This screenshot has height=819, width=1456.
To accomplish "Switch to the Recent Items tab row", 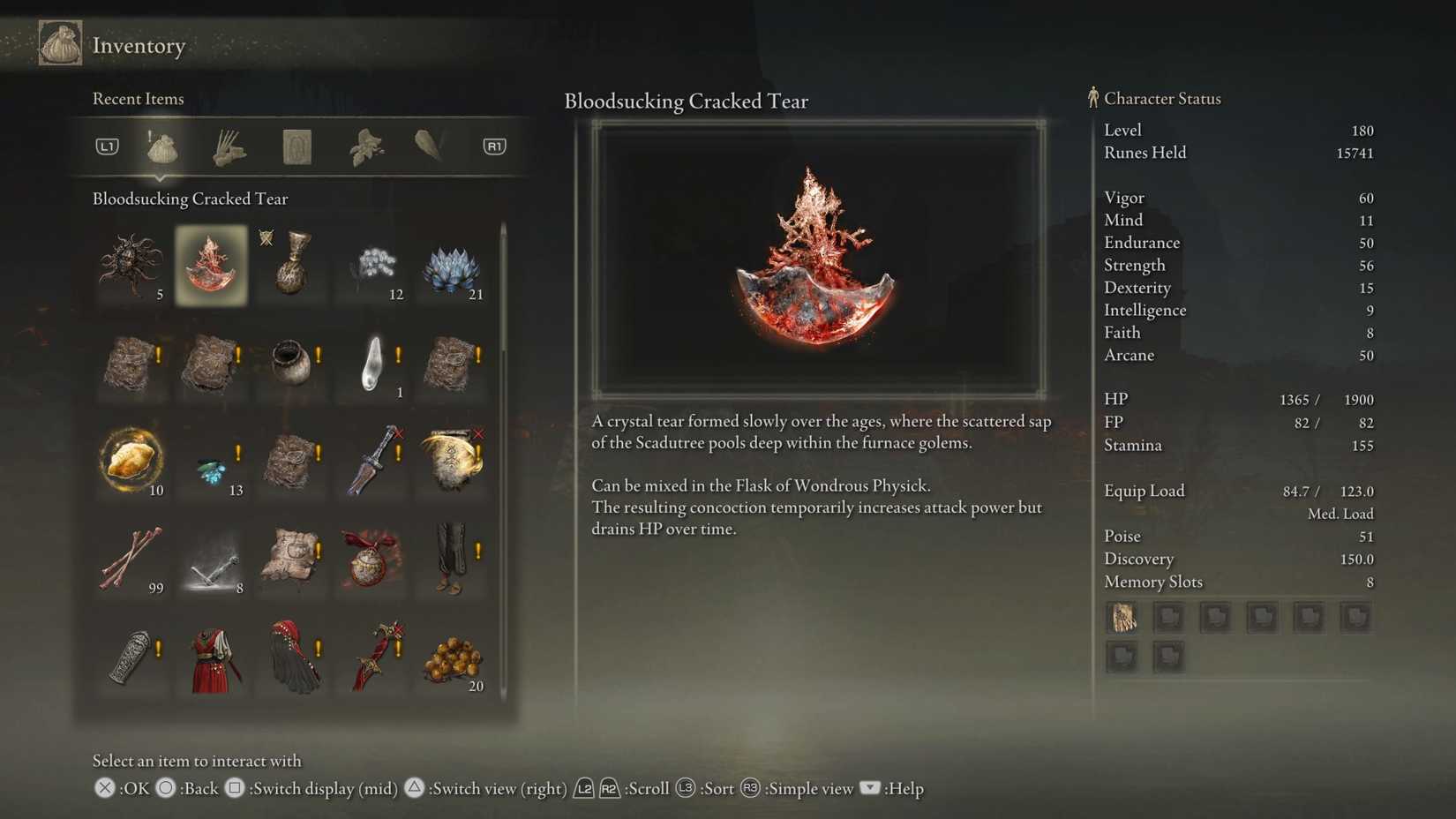I will pyautogui.click(x=138, y=99).
